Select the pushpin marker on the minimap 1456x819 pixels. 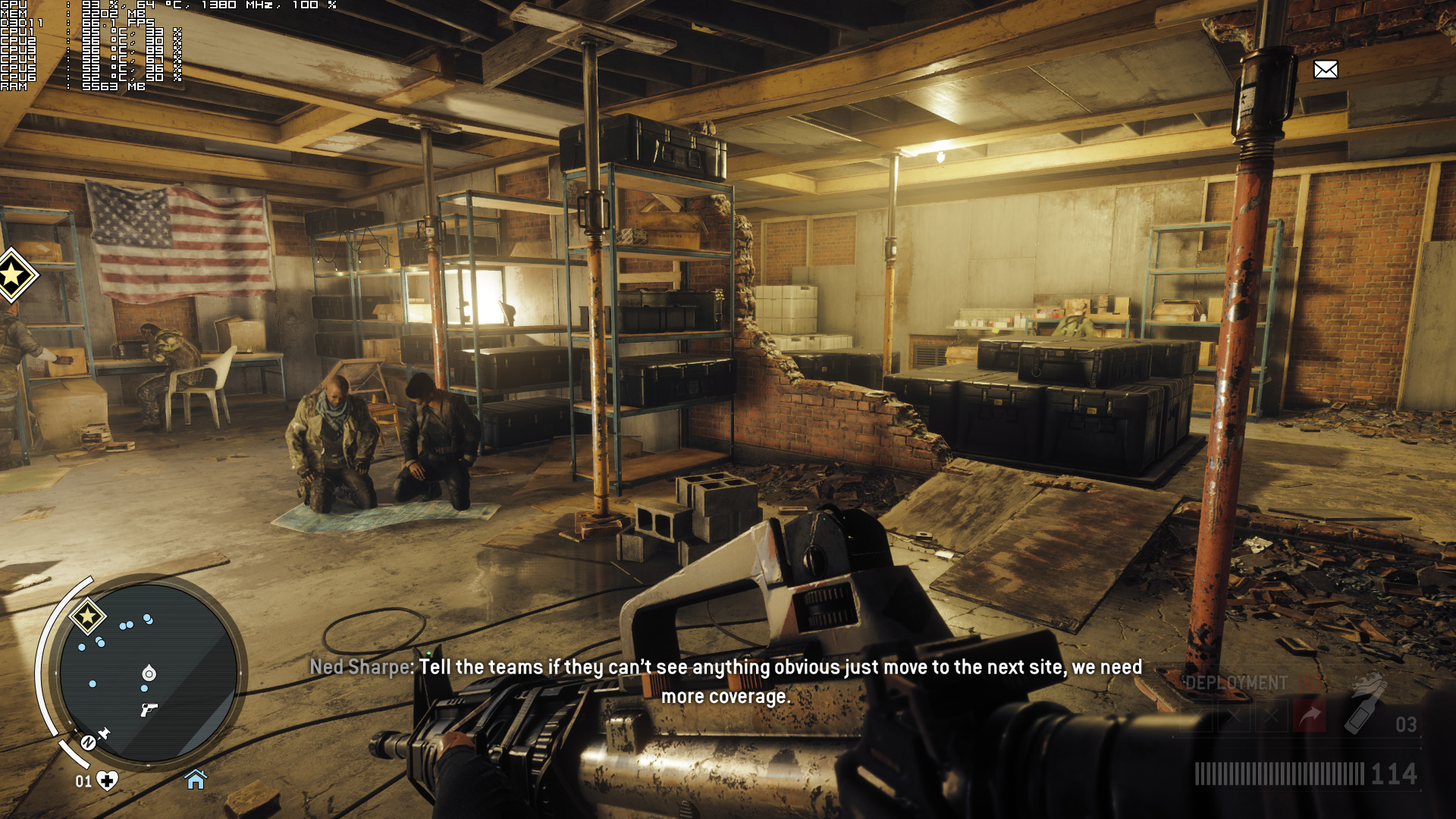104,733
